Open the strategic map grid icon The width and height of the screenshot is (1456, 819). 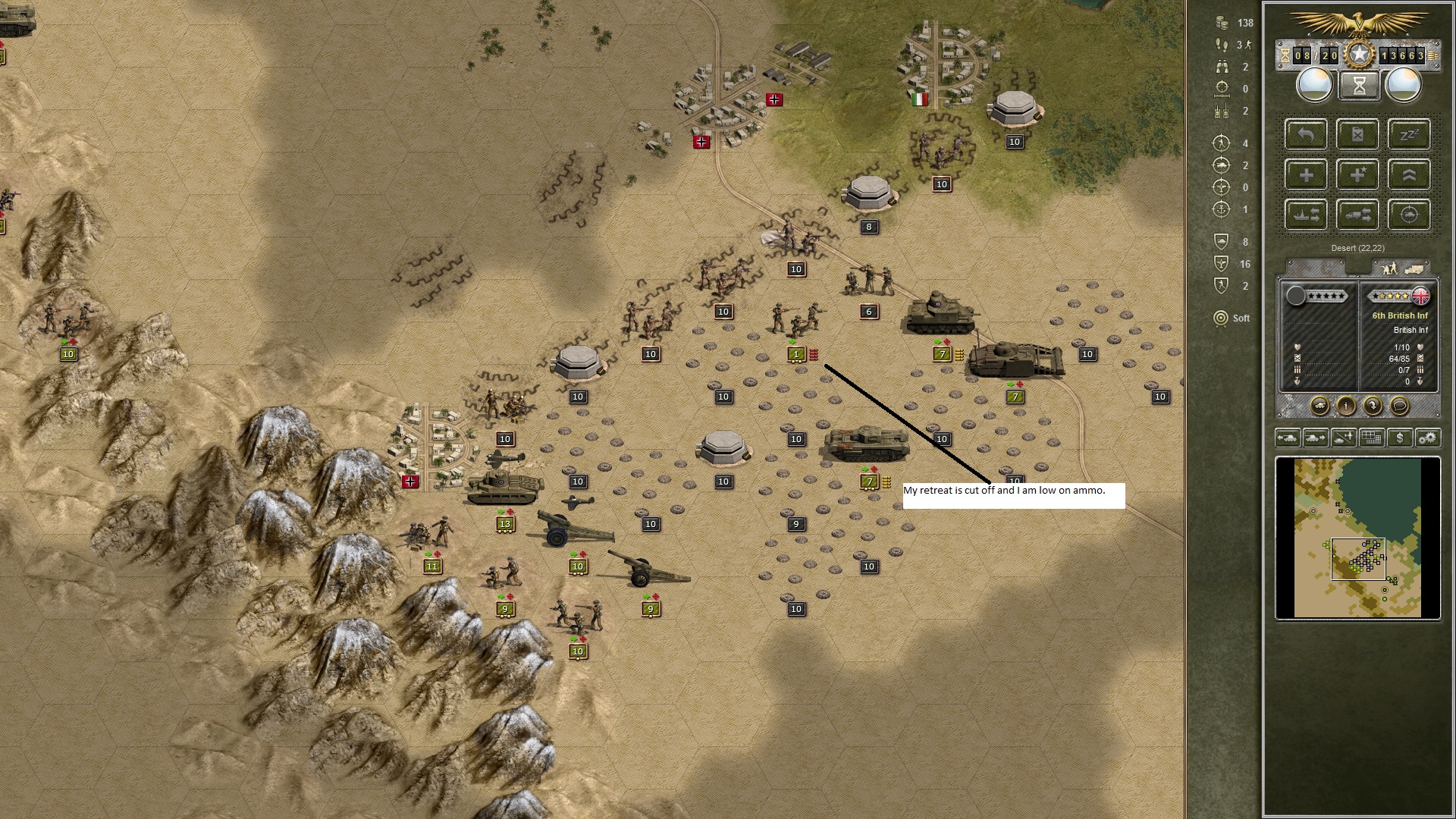coord(1372,438)
